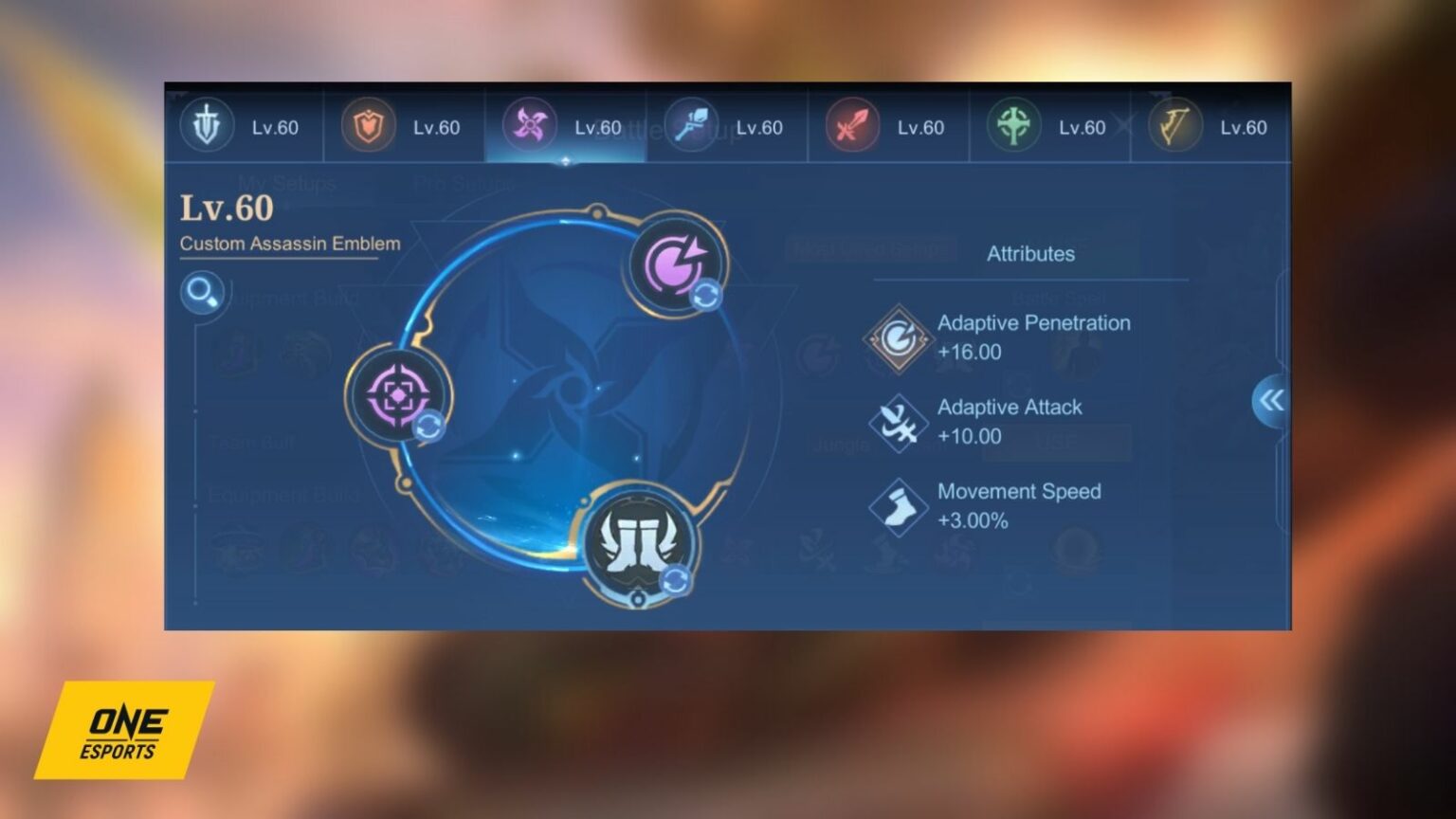
Task: Expand the selected Assassin tab indicator arrow
Action: click(566, 161)
